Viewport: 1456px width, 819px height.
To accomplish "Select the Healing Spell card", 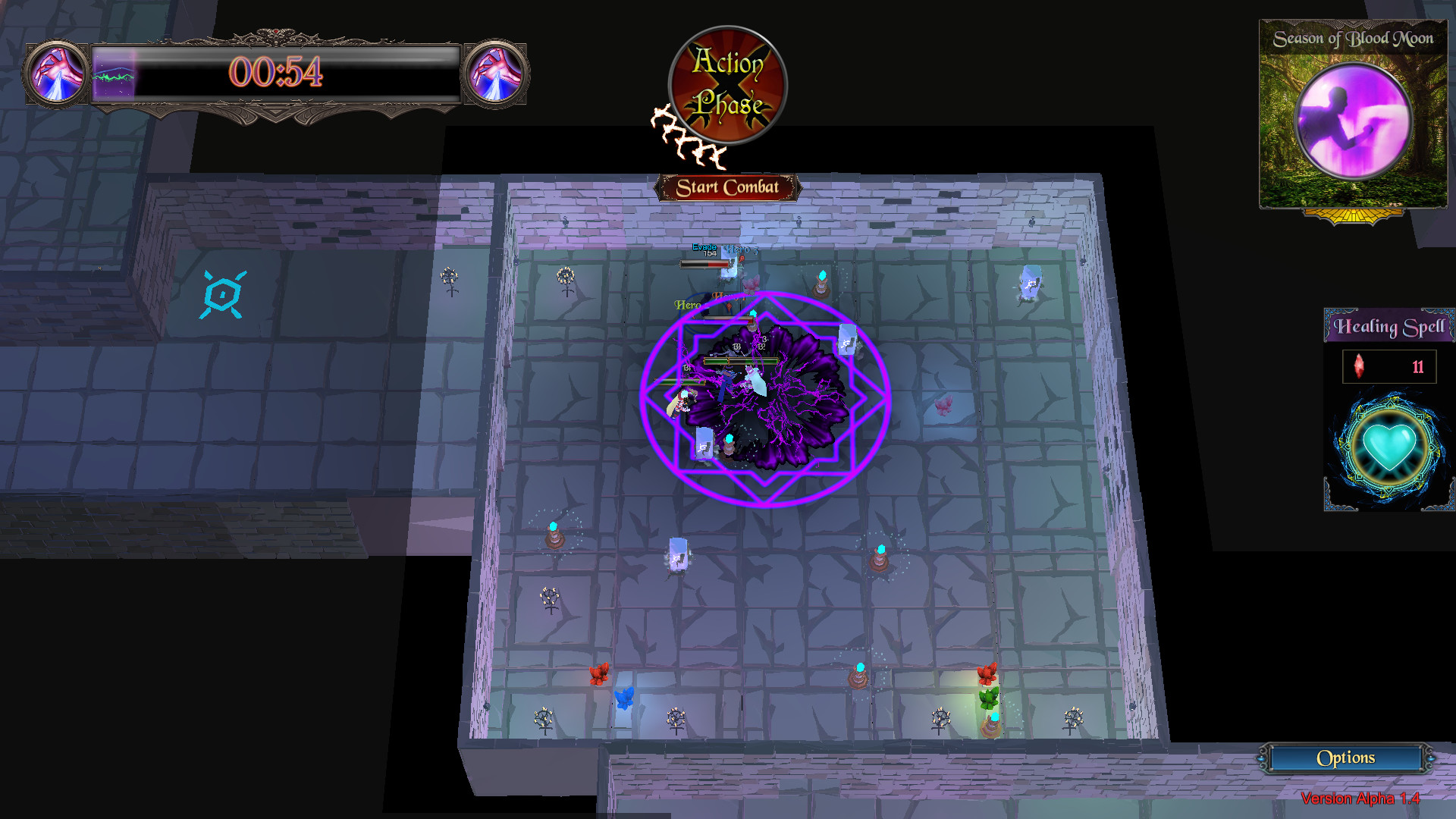I will (x=1387, y=409).
